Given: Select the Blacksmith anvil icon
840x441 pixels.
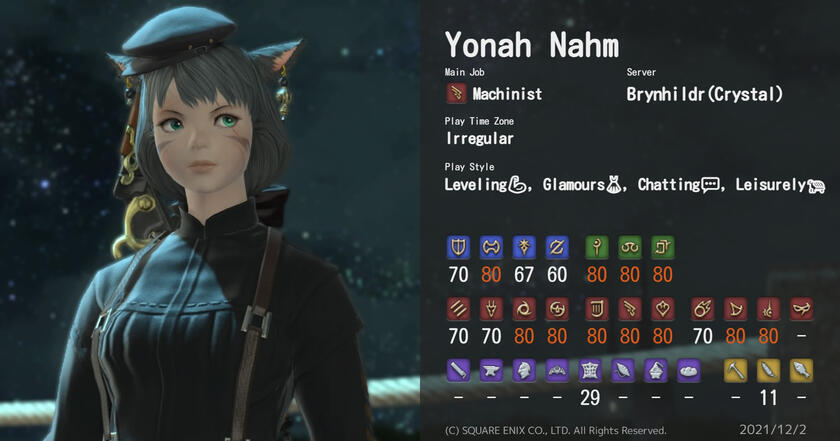Looking at the screenshot, I should pos(490,369).
